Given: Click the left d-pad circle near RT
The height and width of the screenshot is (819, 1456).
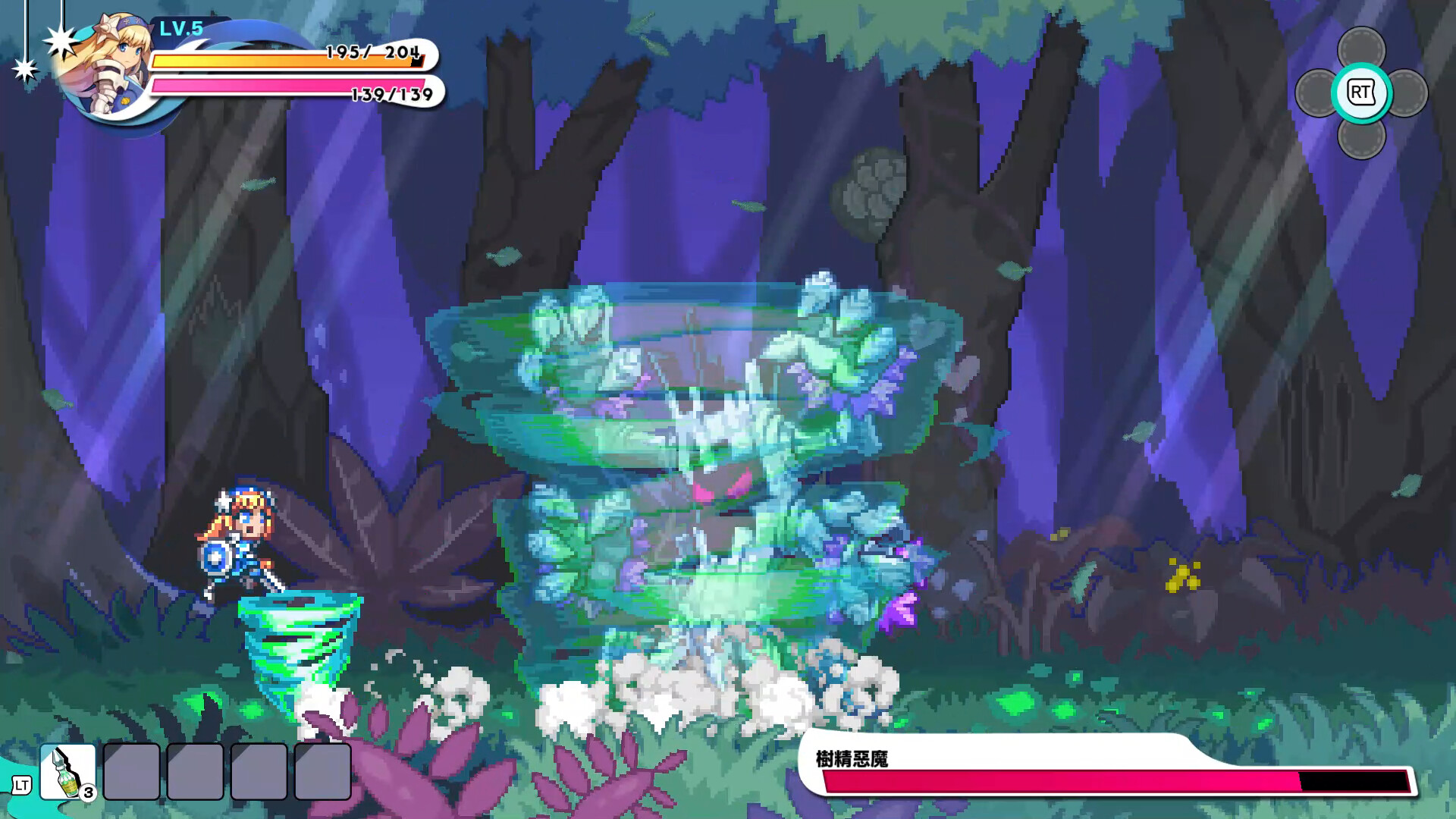Looking at the screenshot, I should pos(1316,93).
